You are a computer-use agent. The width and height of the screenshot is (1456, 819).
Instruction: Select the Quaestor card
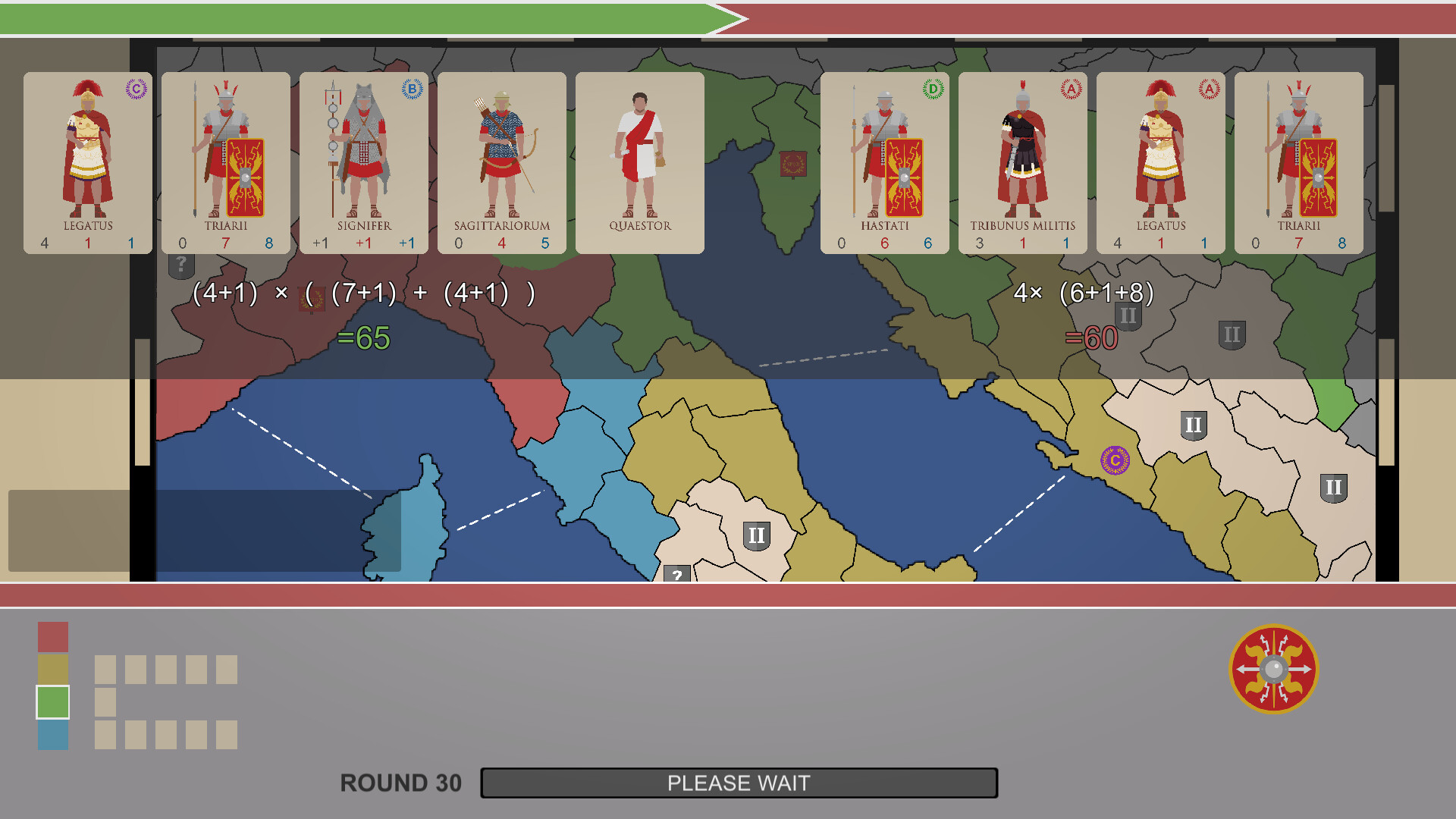(x=639, y=162)
